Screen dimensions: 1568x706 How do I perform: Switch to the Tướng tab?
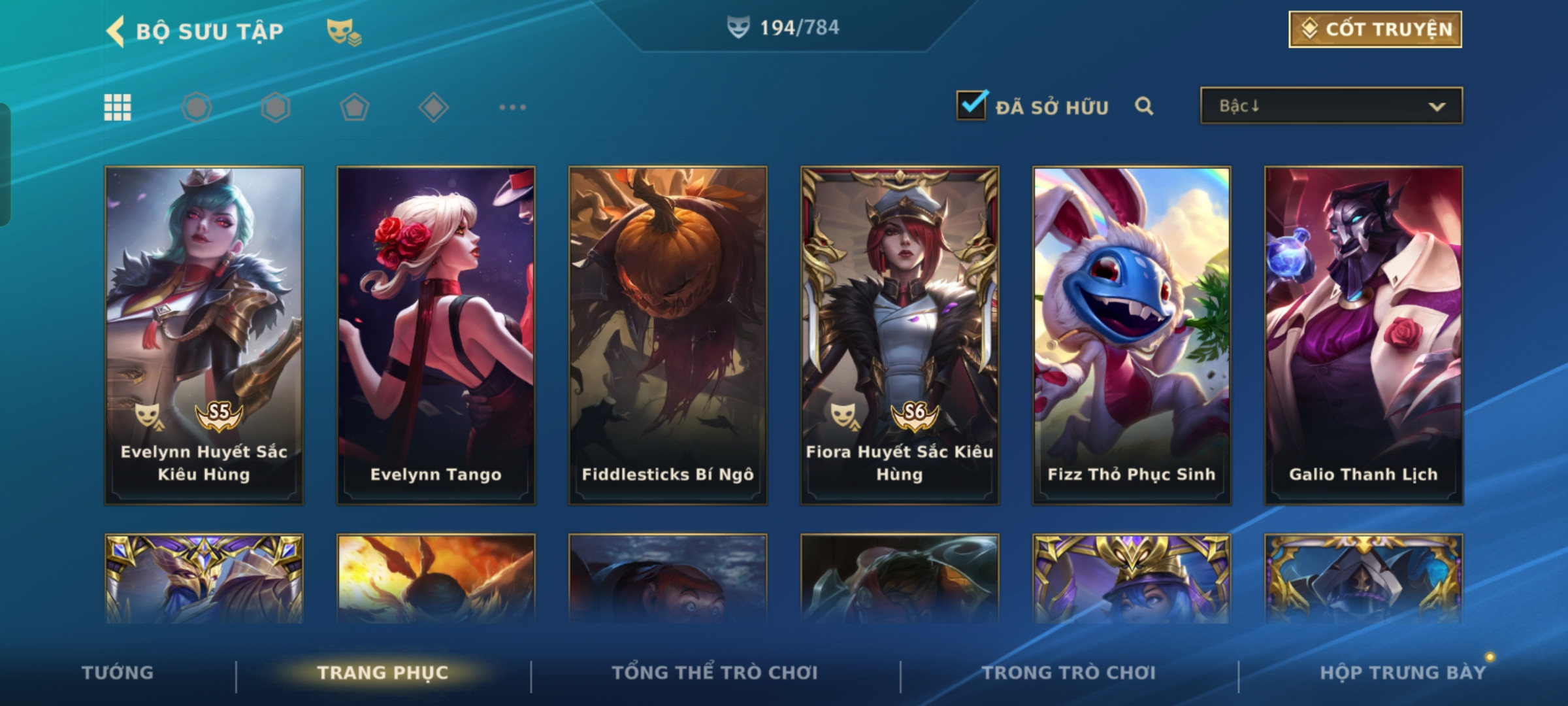[x=118, y=673]
